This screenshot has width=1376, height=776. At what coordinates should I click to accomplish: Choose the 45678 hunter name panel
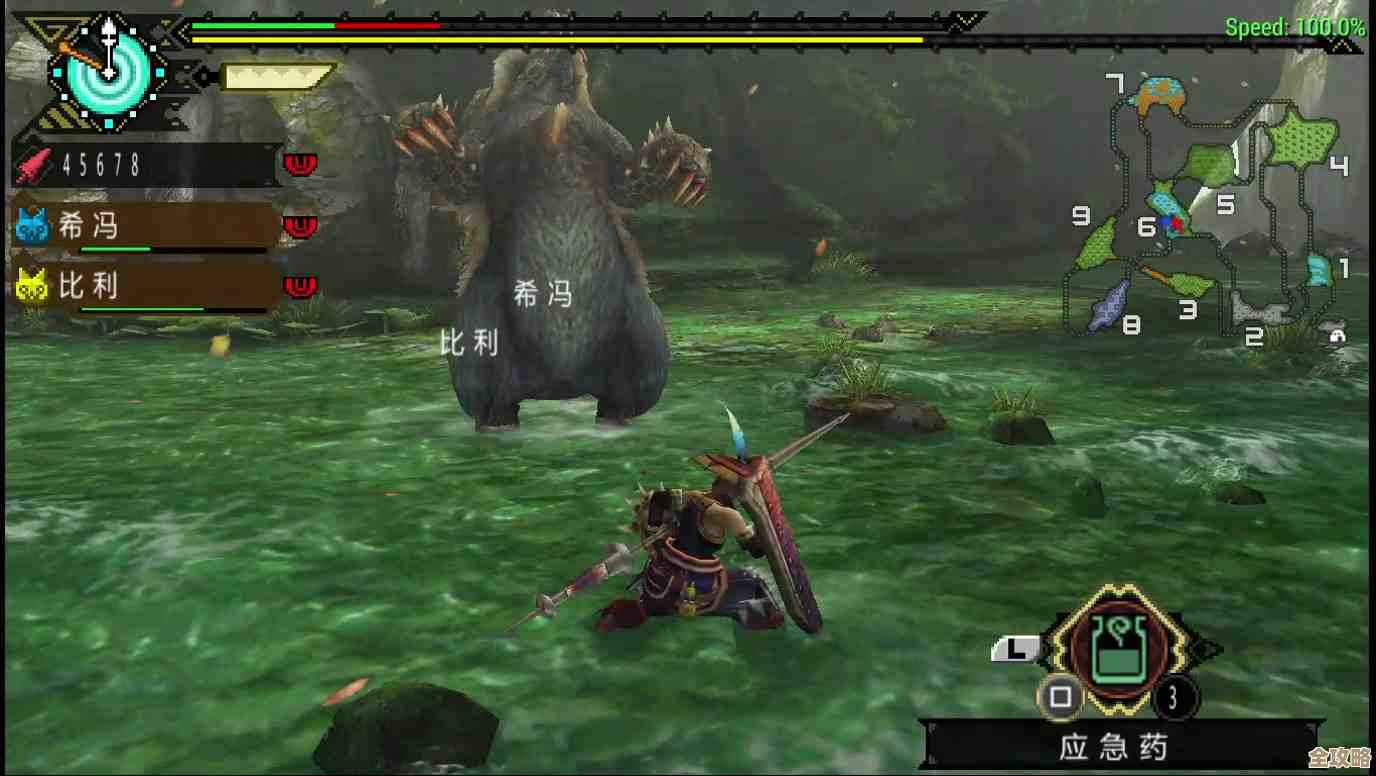[144, 165]
